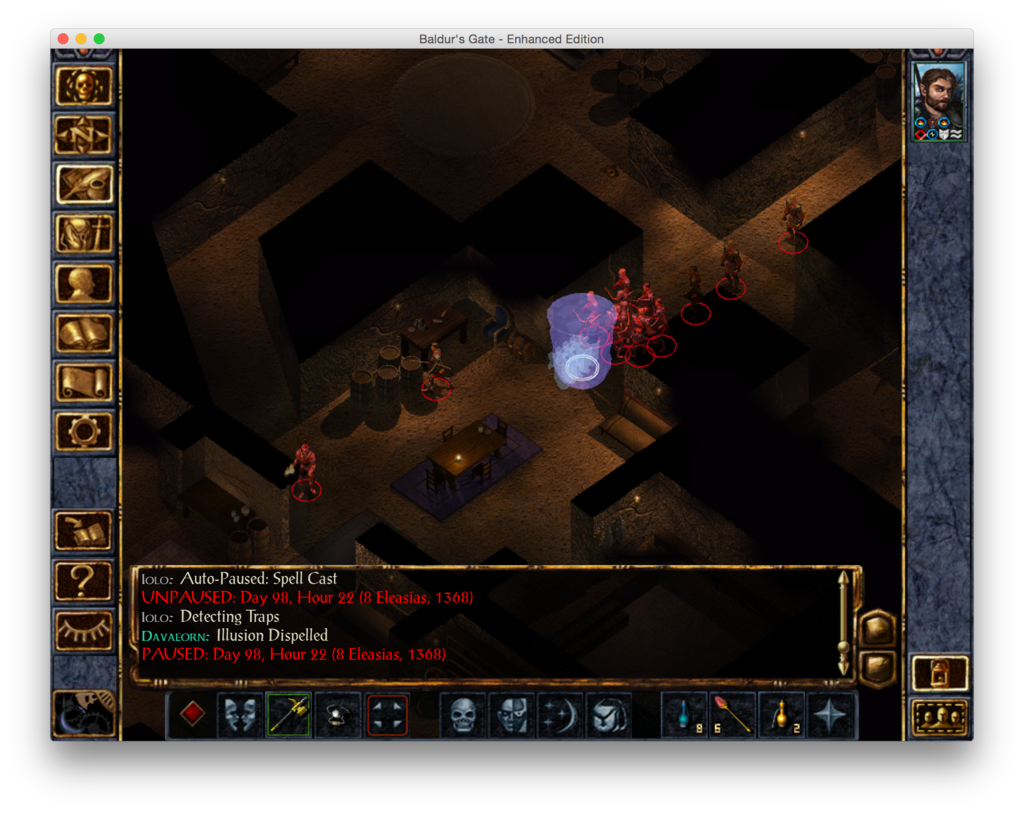Close the game window with the red button
The height and width of the screenshot is (813, 1024).
(63, 39)
